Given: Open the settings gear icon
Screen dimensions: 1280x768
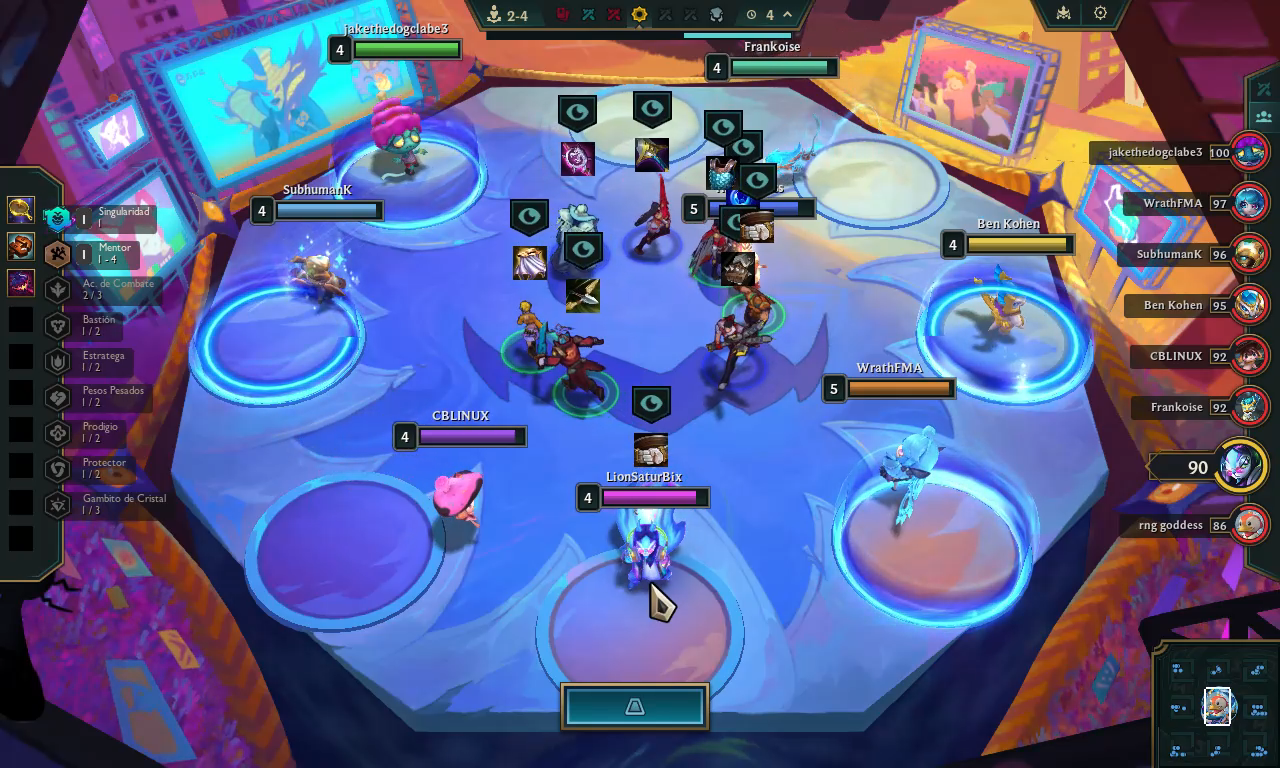Looking at the screenshot, I should tap(1100, 13).
